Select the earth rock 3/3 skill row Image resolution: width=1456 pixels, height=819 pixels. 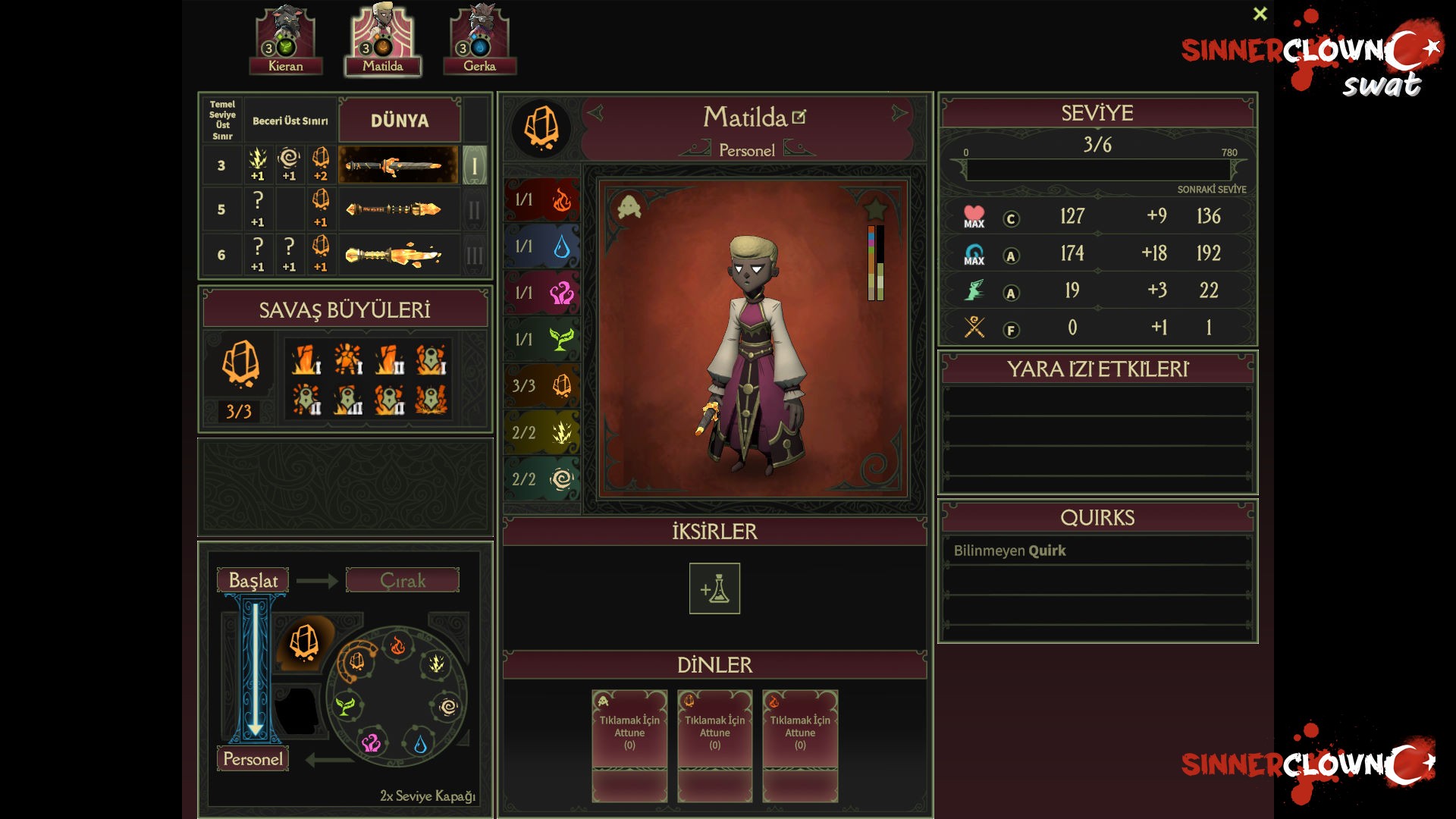point(541,386)
